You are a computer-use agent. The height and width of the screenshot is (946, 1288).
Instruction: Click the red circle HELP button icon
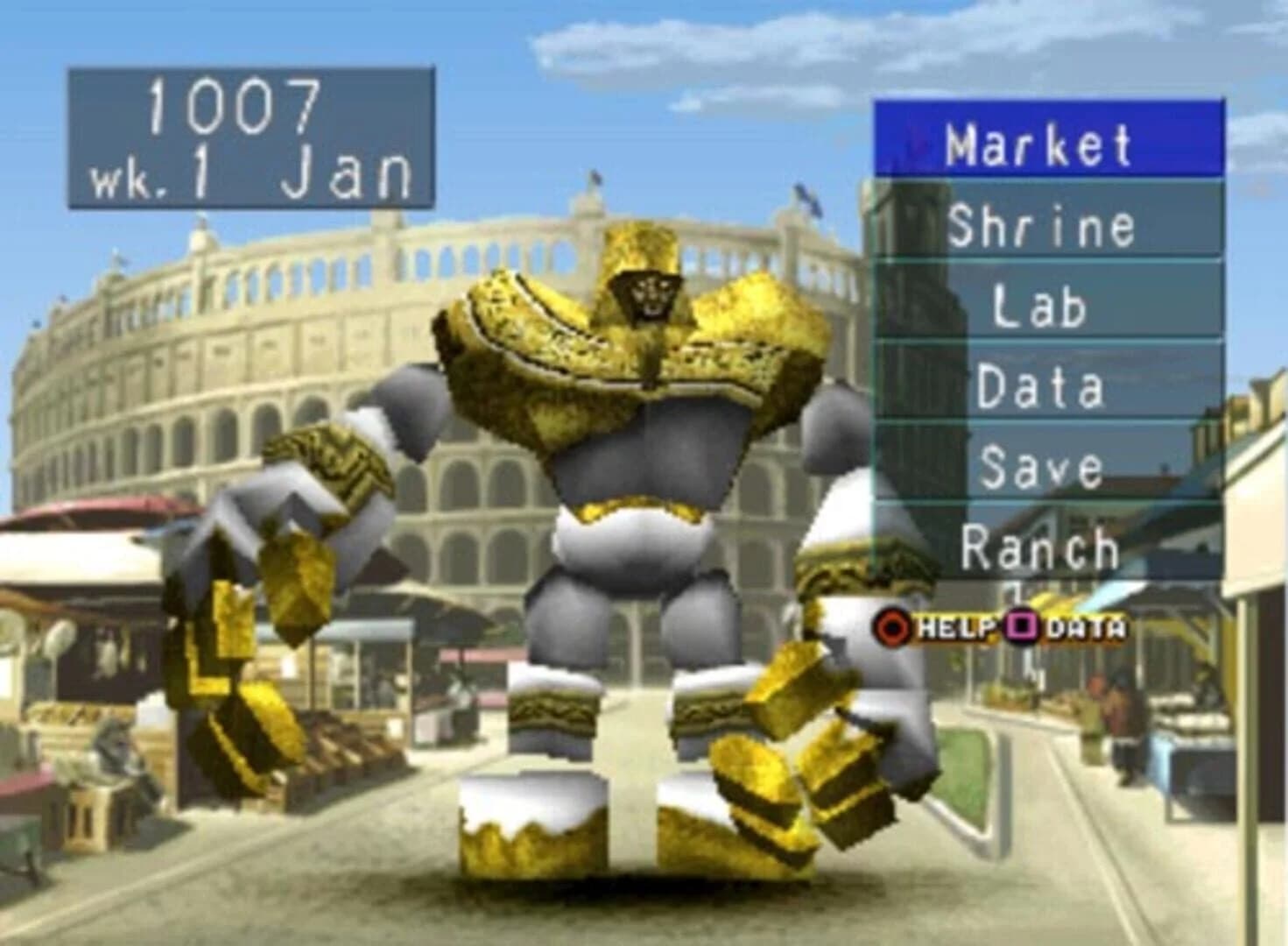(895, 625)
